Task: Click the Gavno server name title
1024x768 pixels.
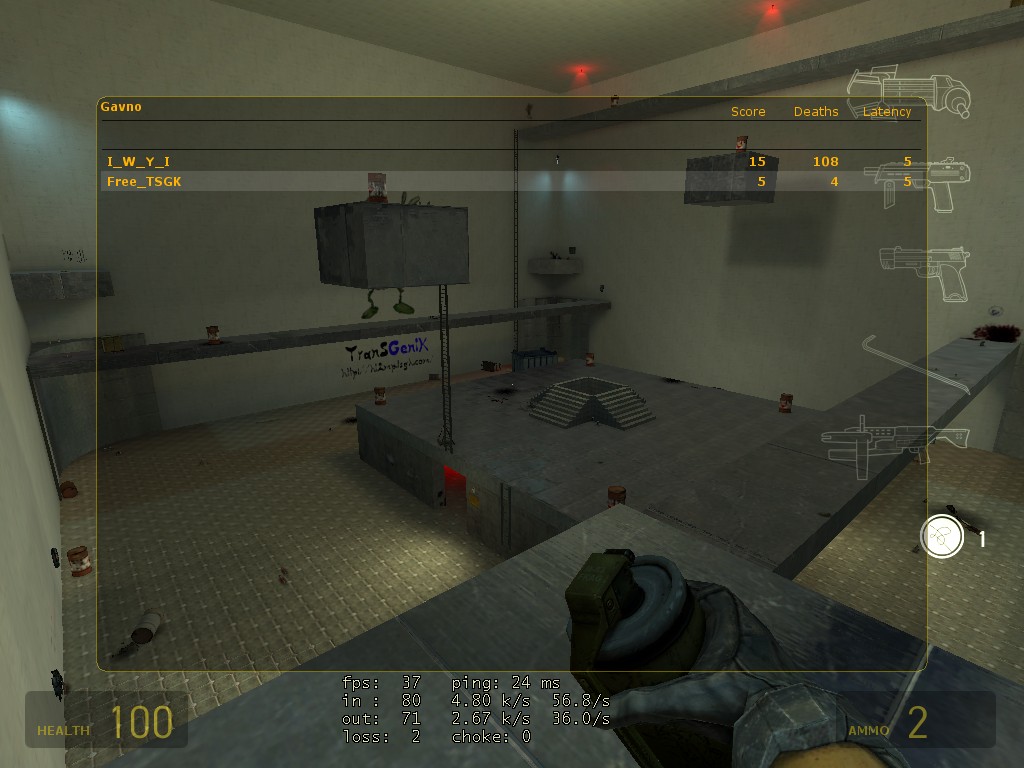Action: click(x=121, y=106)
